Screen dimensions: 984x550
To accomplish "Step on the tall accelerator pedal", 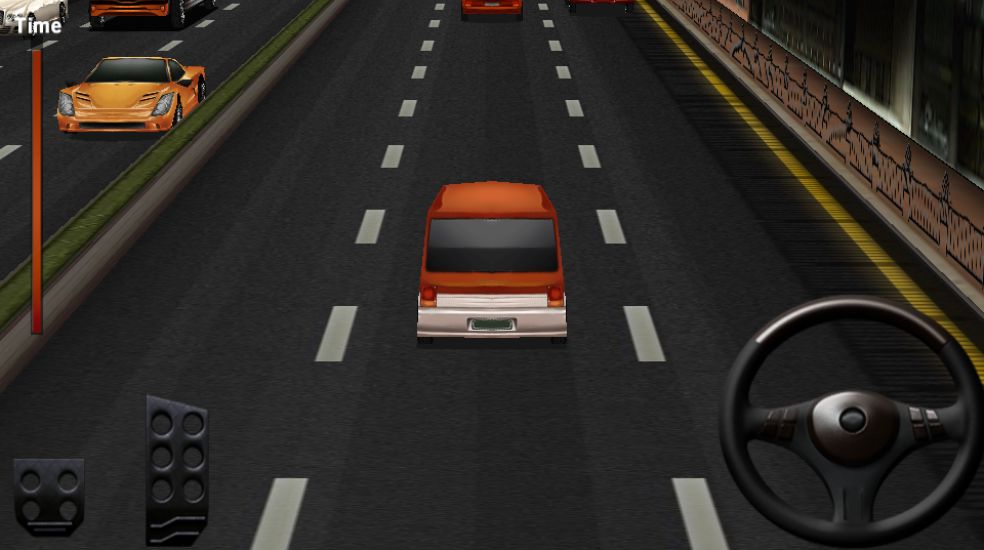I will click(x=177, y=468).
